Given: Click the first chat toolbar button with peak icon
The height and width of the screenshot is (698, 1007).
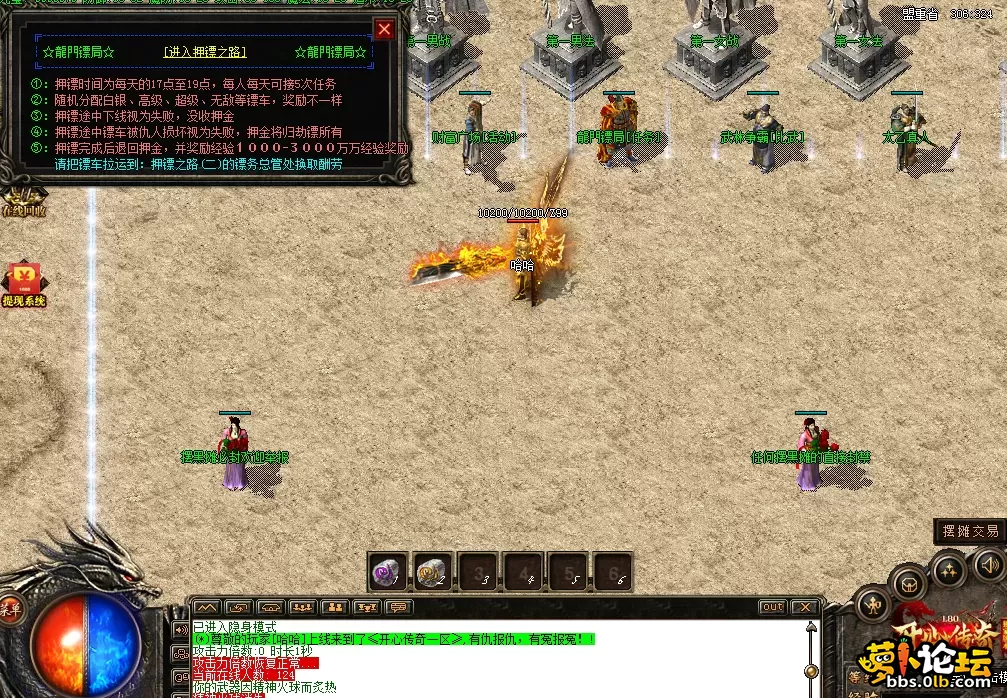Looking at the screenshot, I should coord(206,607).
